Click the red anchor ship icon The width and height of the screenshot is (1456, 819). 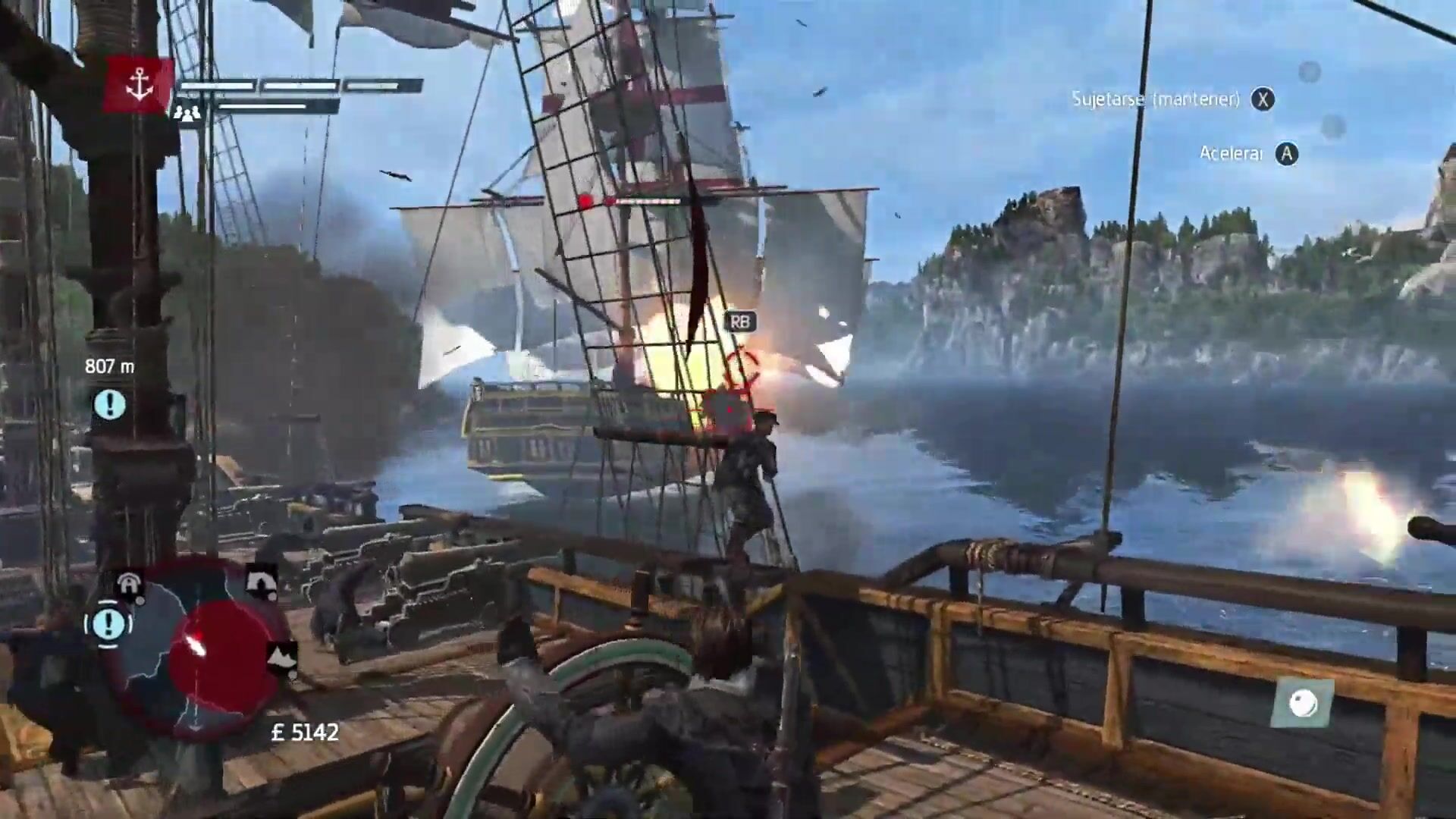click(x=140, y=86)
